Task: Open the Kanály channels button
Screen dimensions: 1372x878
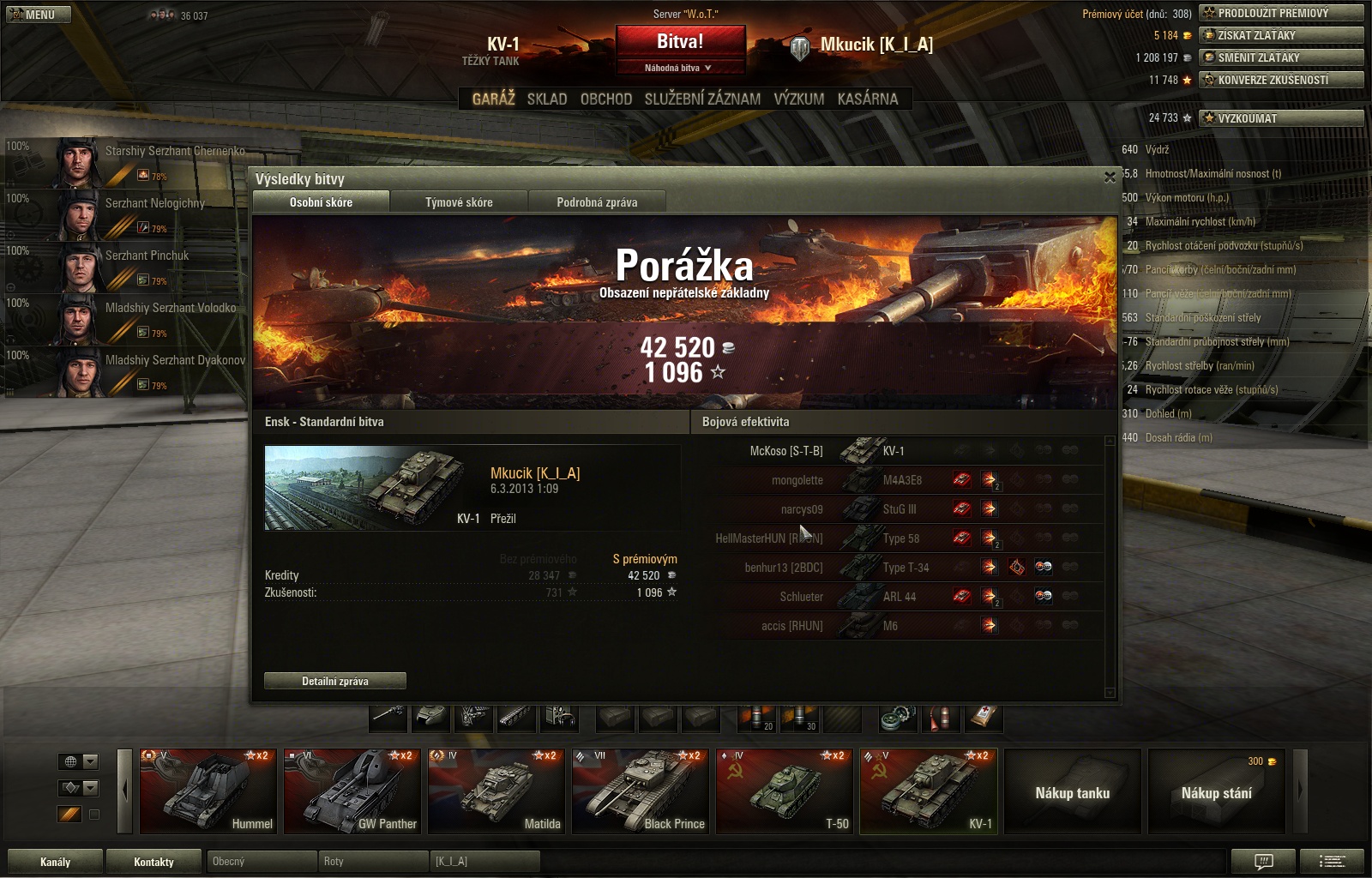Action: [x=55, y=862]
